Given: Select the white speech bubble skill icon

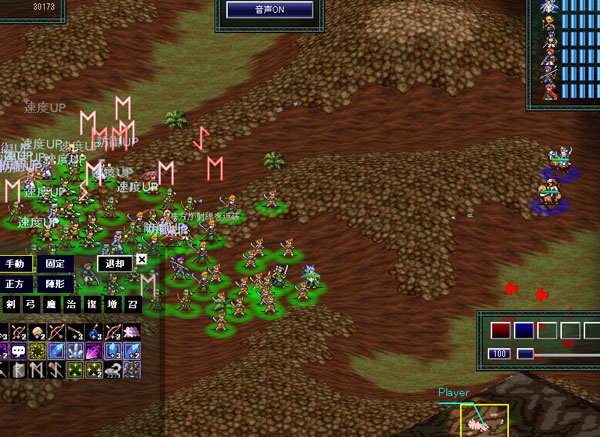Looking at the screenshot, I should tap(18, 351).
